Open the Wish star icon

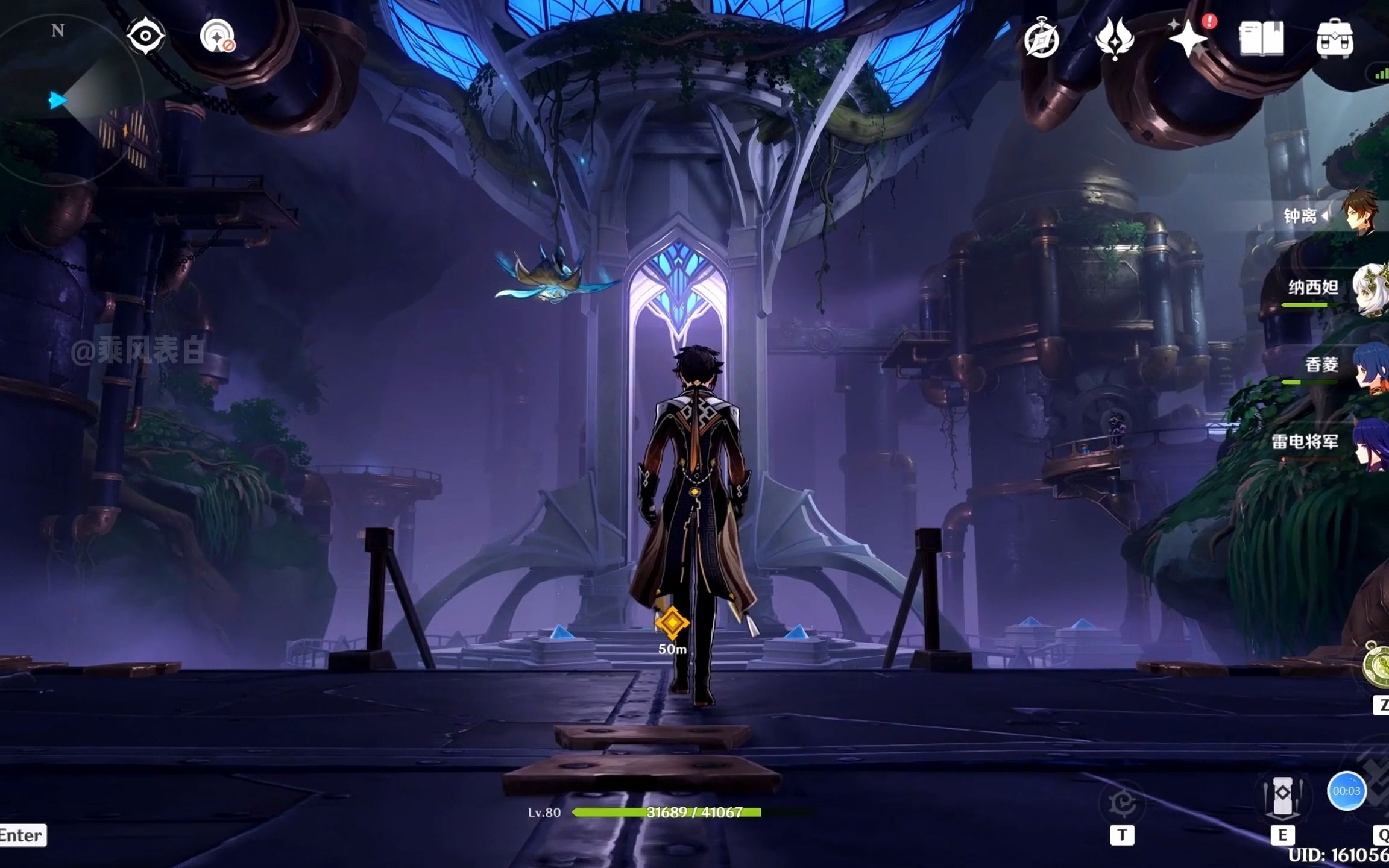tap(1188, 39)
